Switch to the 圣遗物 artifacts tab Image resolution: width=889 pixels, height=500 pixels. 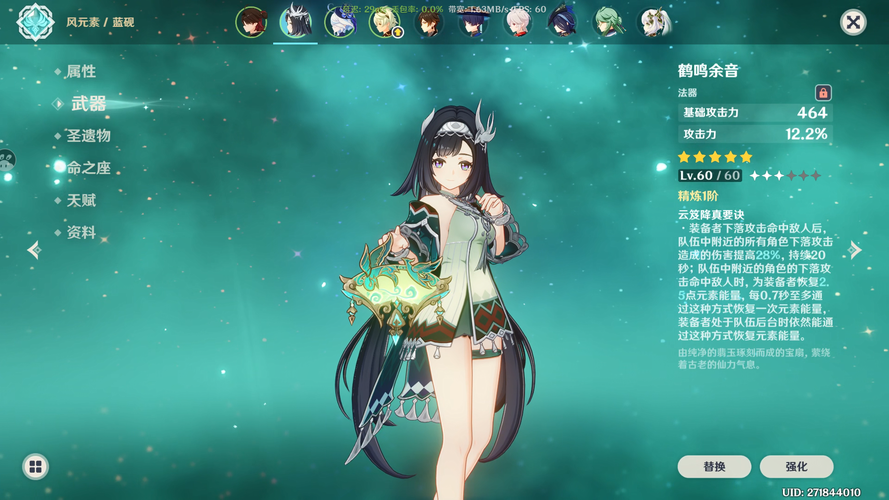[x=88, y=136]
